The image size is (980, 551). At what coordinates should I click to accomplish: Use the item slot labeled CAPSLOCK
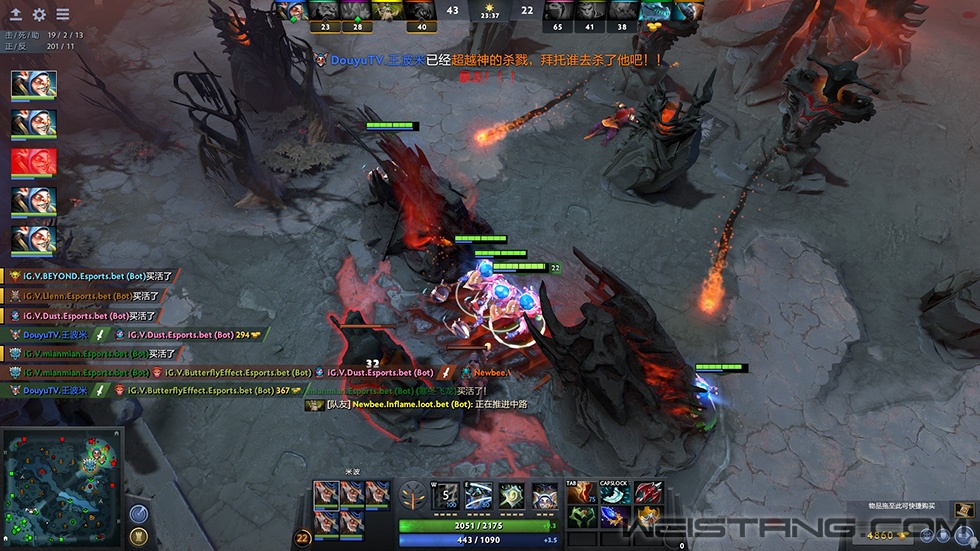click(x=614, y=492)
